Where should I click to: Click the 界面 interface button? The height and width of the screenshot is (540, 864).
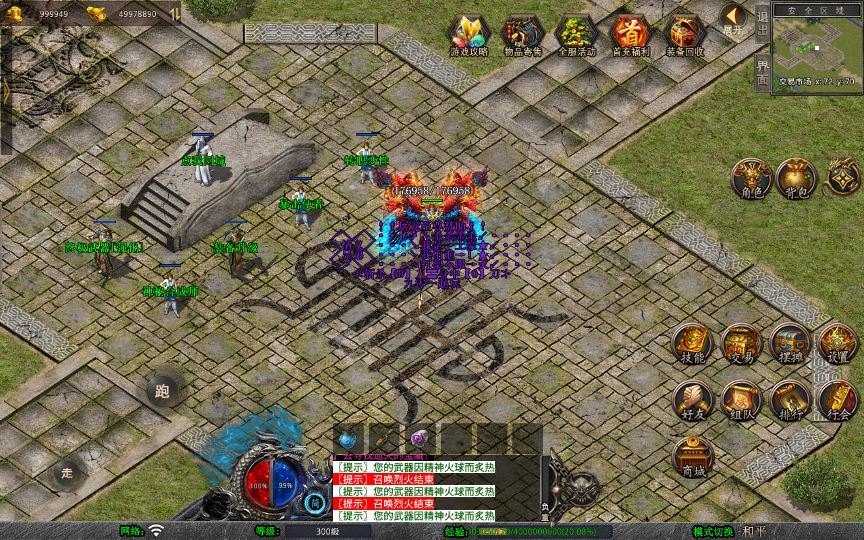click(x=762, y=72)
